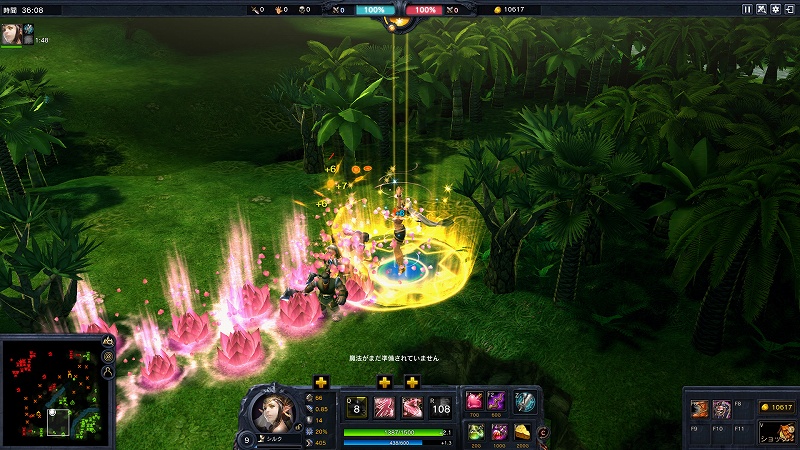This screenshot has height=450, width=800.
Task: Level up the E ability with plus button
Action: (x=412, y=383)
